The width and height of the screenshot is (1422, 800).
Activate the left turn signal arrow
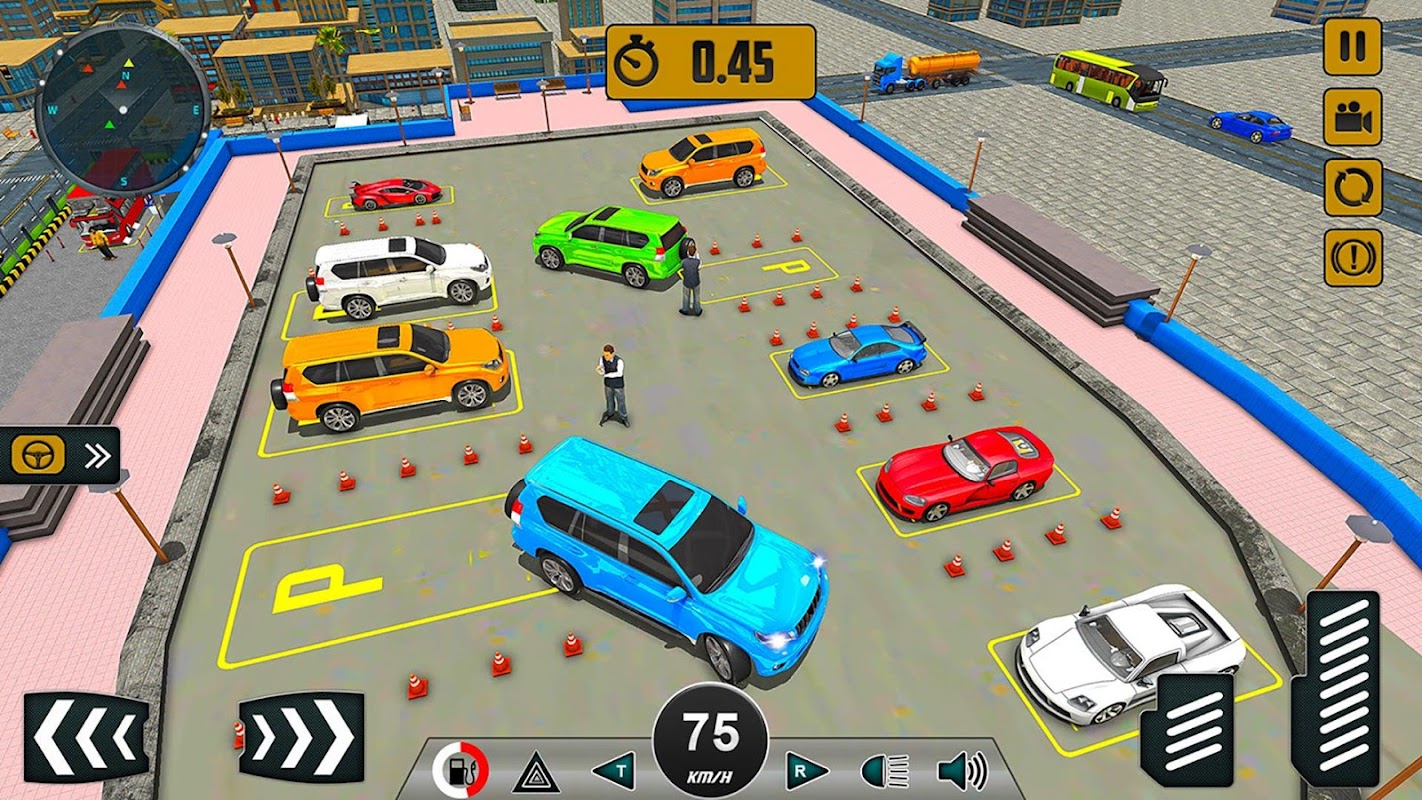pos(613,771)
